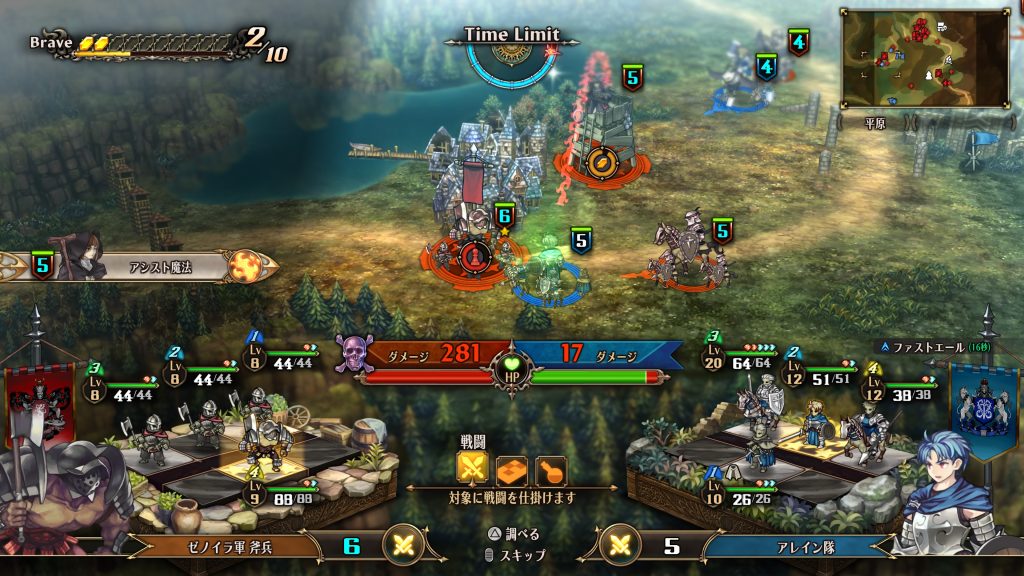Open the minimap in the corner

925,59
